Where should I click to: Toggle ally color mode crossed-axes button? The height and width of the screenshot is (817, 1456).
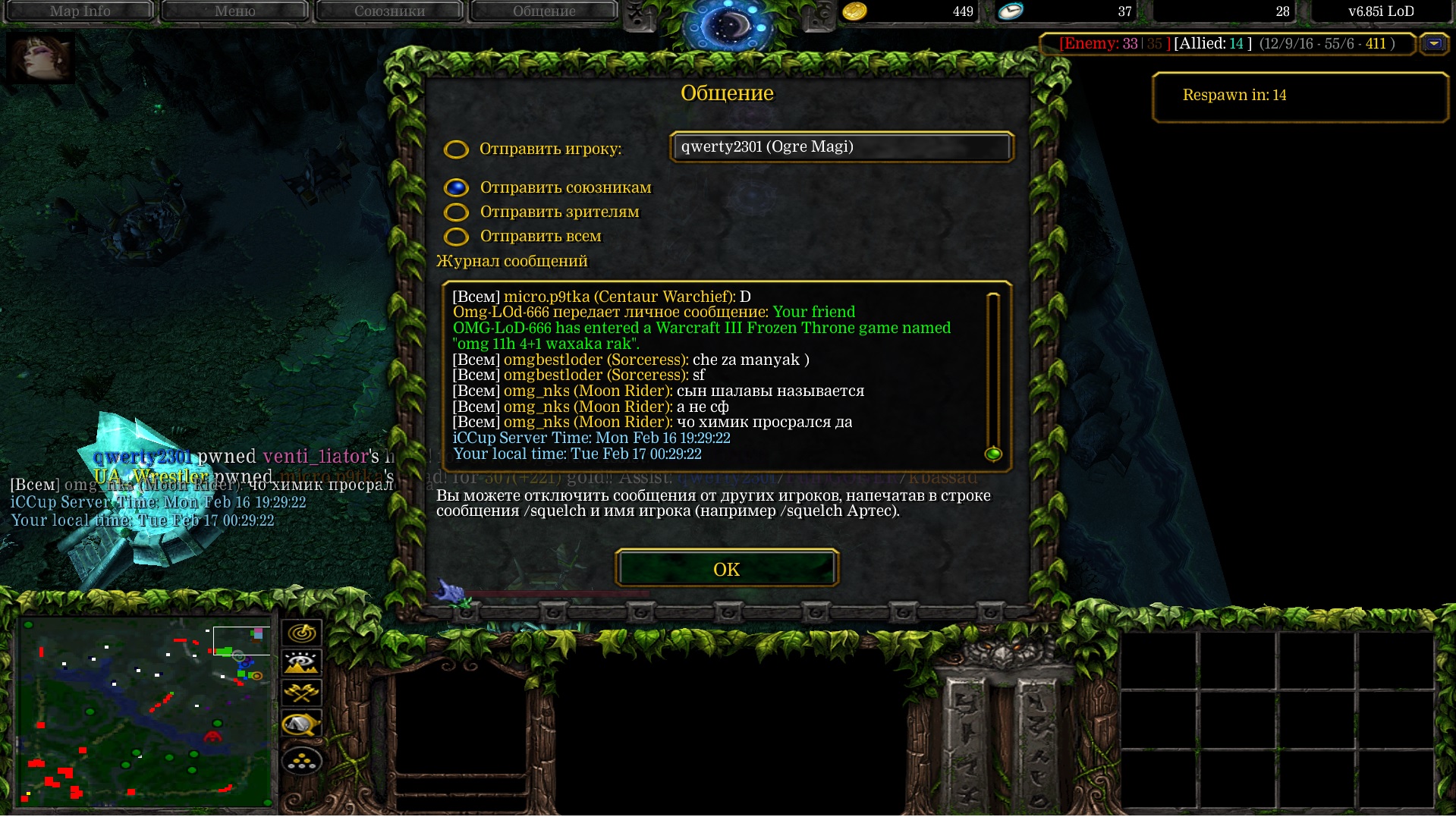point(302,693)
